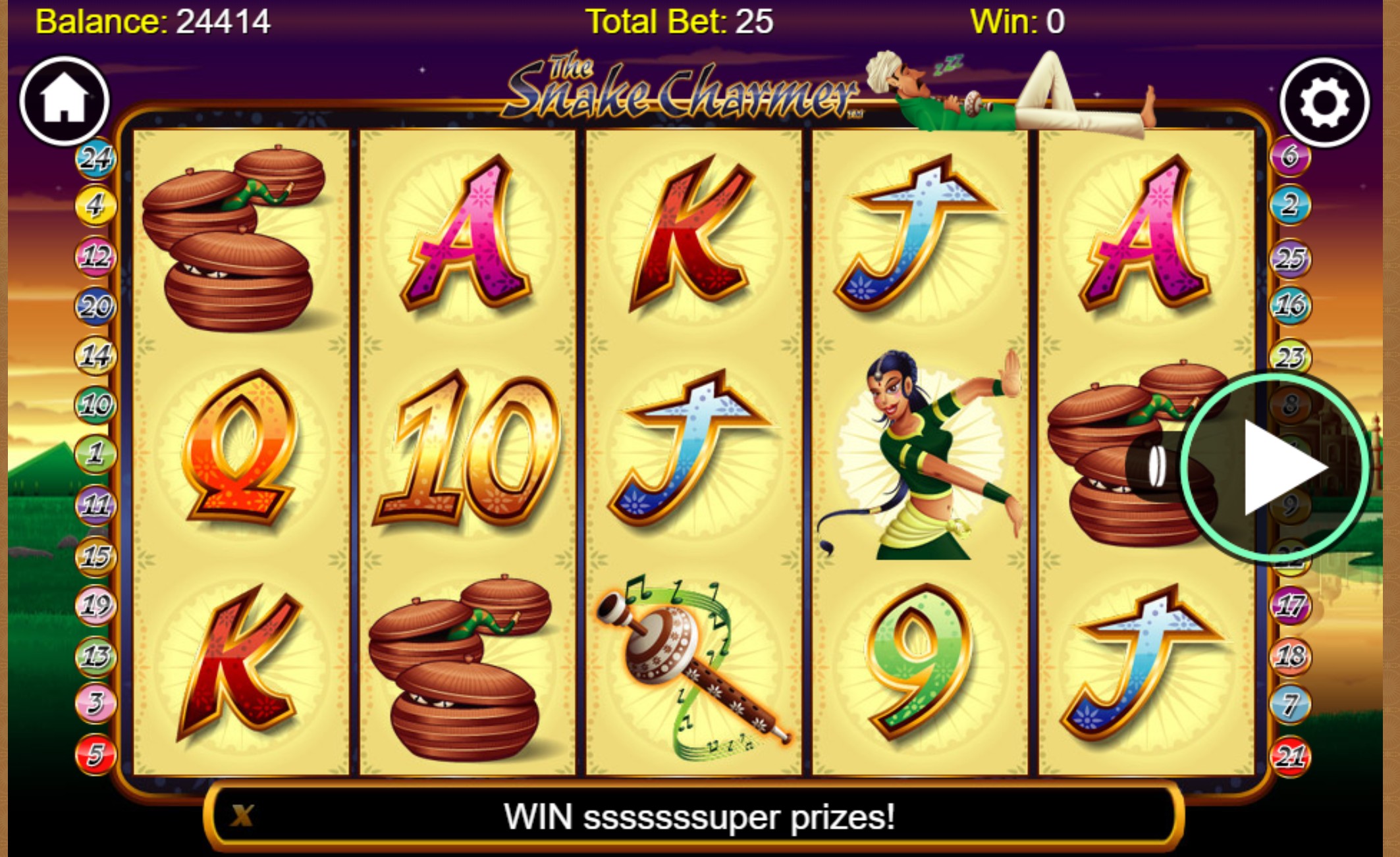Select payline number 24
This screenshot has height=857, width=1400.
(x=96, y=158)
